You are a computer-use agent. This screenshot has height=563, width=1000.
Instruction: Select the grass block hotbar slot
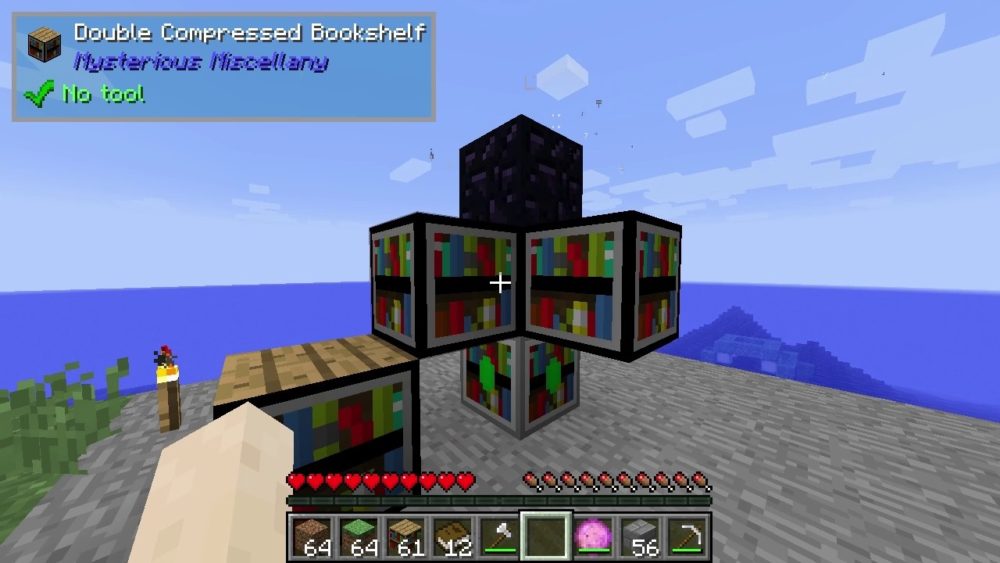click(x=359, y=536)
